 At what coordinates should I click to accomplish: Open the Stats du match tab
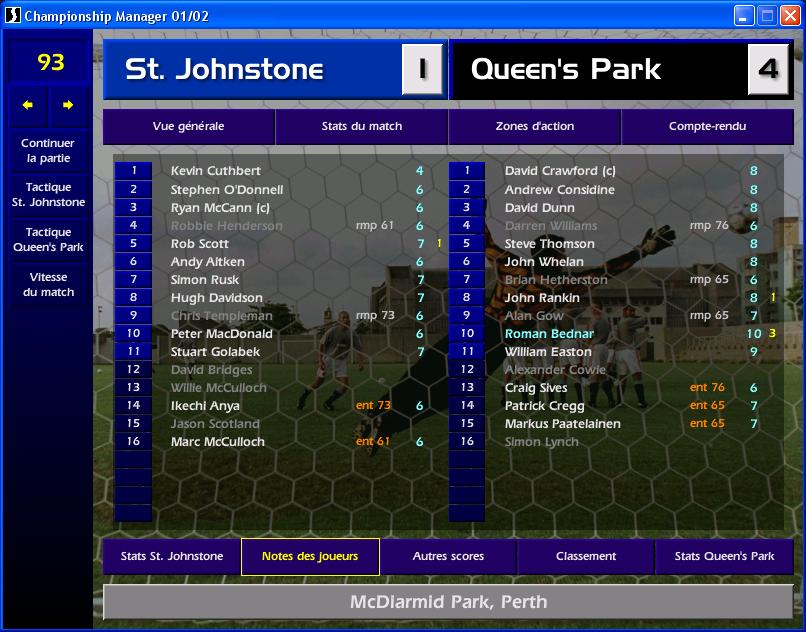[361, 127]
